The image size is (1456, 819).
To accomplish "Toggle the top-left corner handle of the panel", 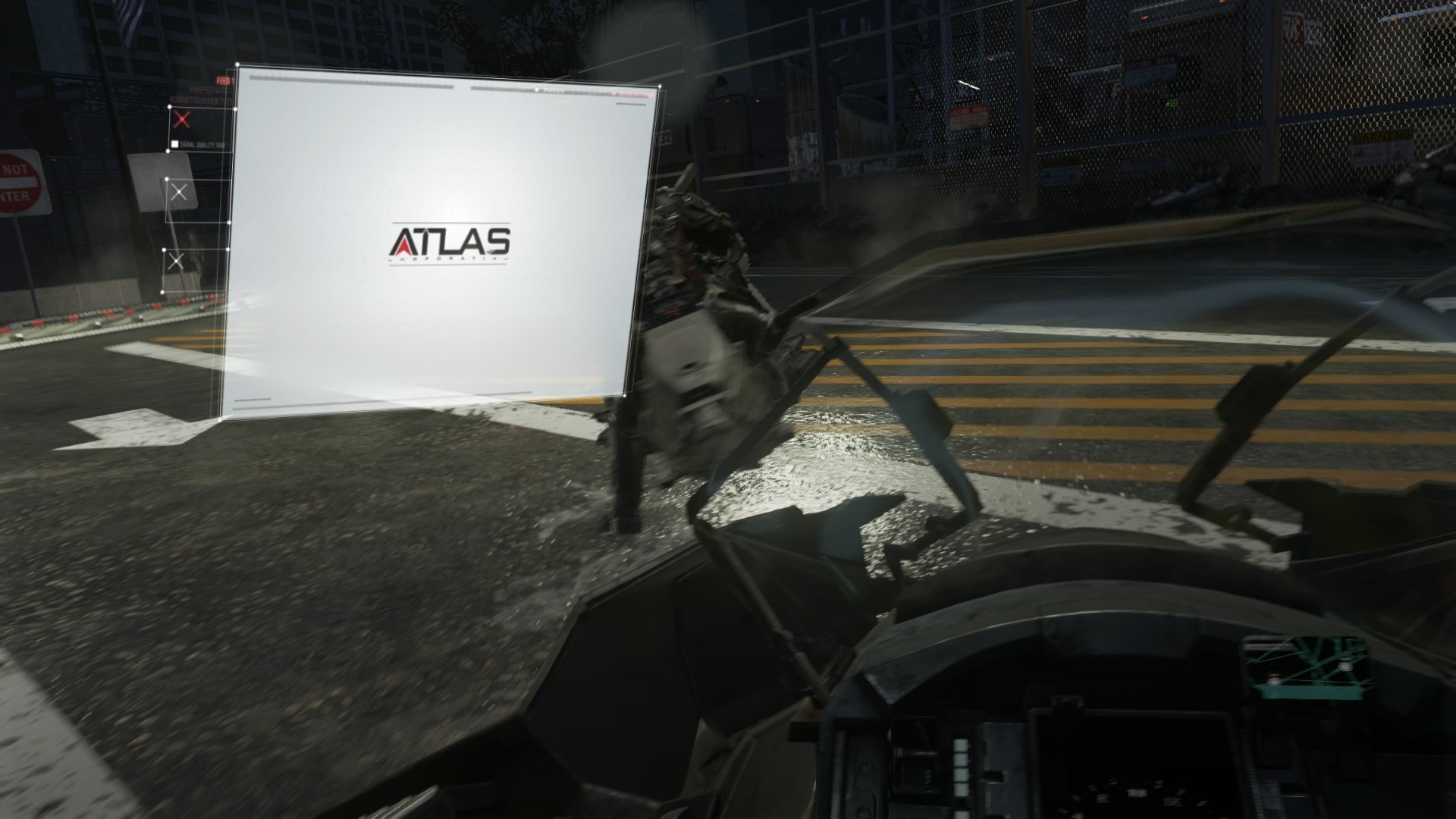I will [x=237, y=65].
